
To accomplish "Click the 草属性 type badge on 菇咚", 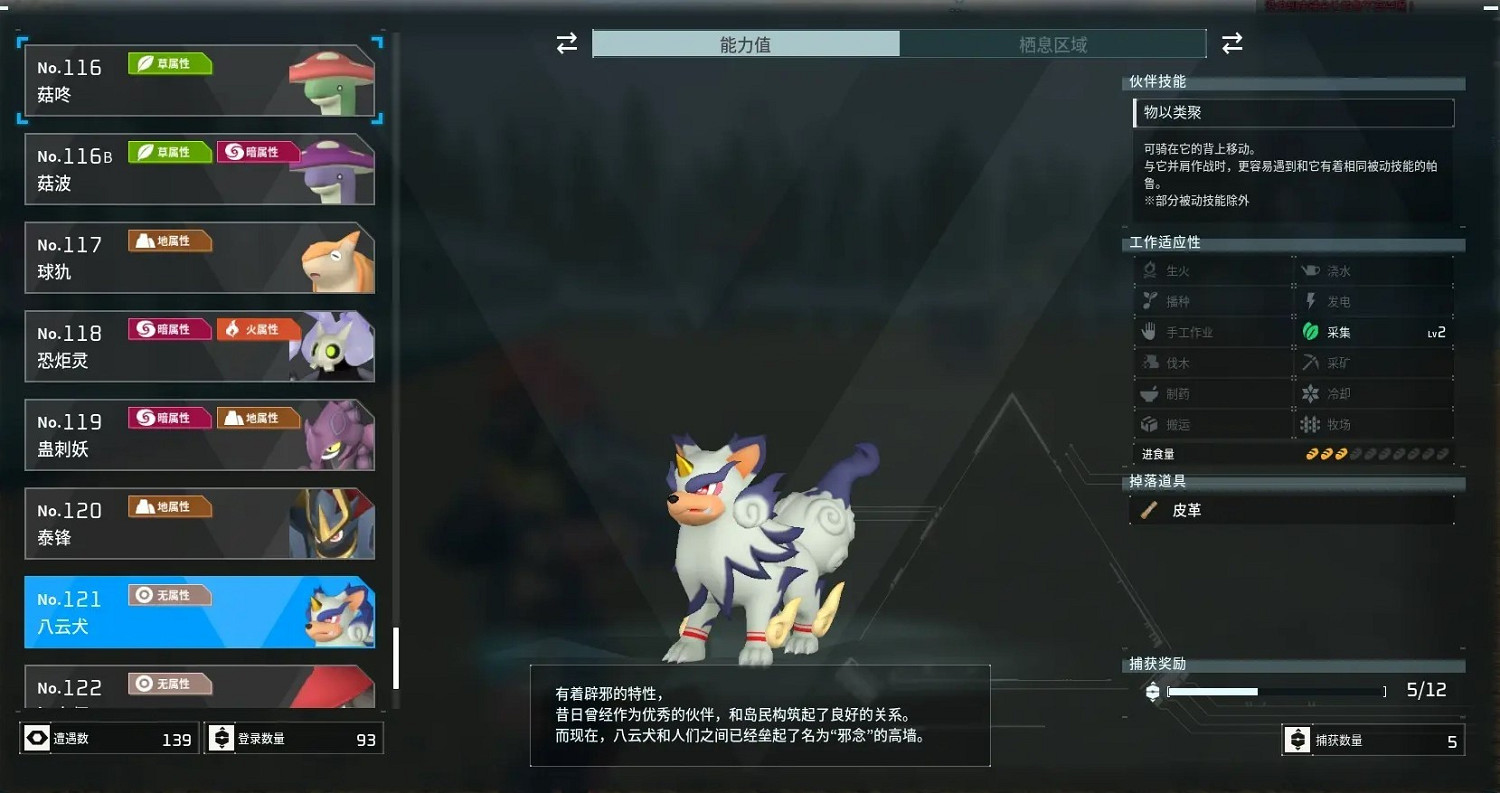I will coord(169,63).
